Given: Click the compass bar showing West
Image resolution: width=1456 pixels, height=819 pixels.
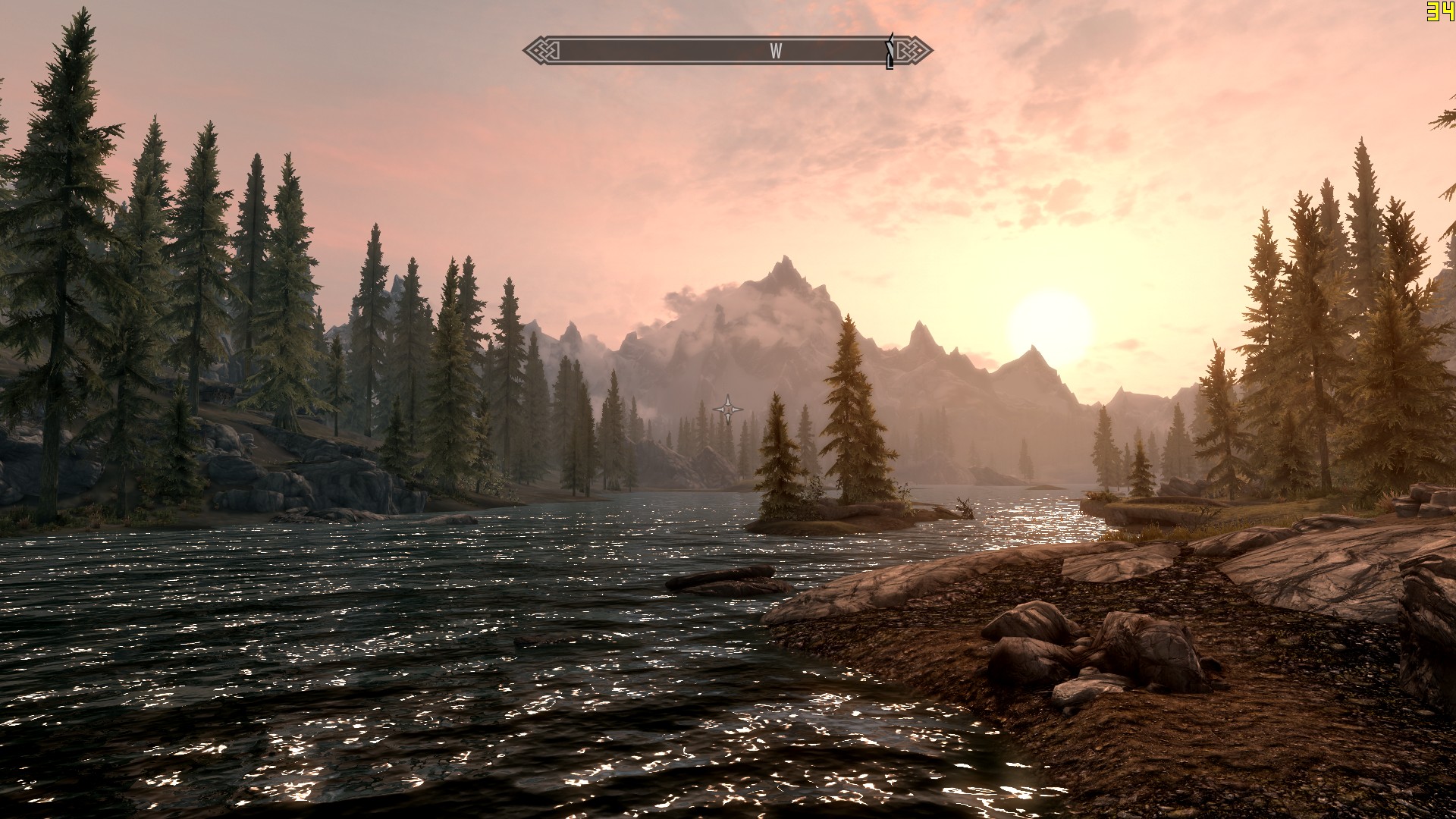Looking at the screenshot, I should tap(726, 51).
